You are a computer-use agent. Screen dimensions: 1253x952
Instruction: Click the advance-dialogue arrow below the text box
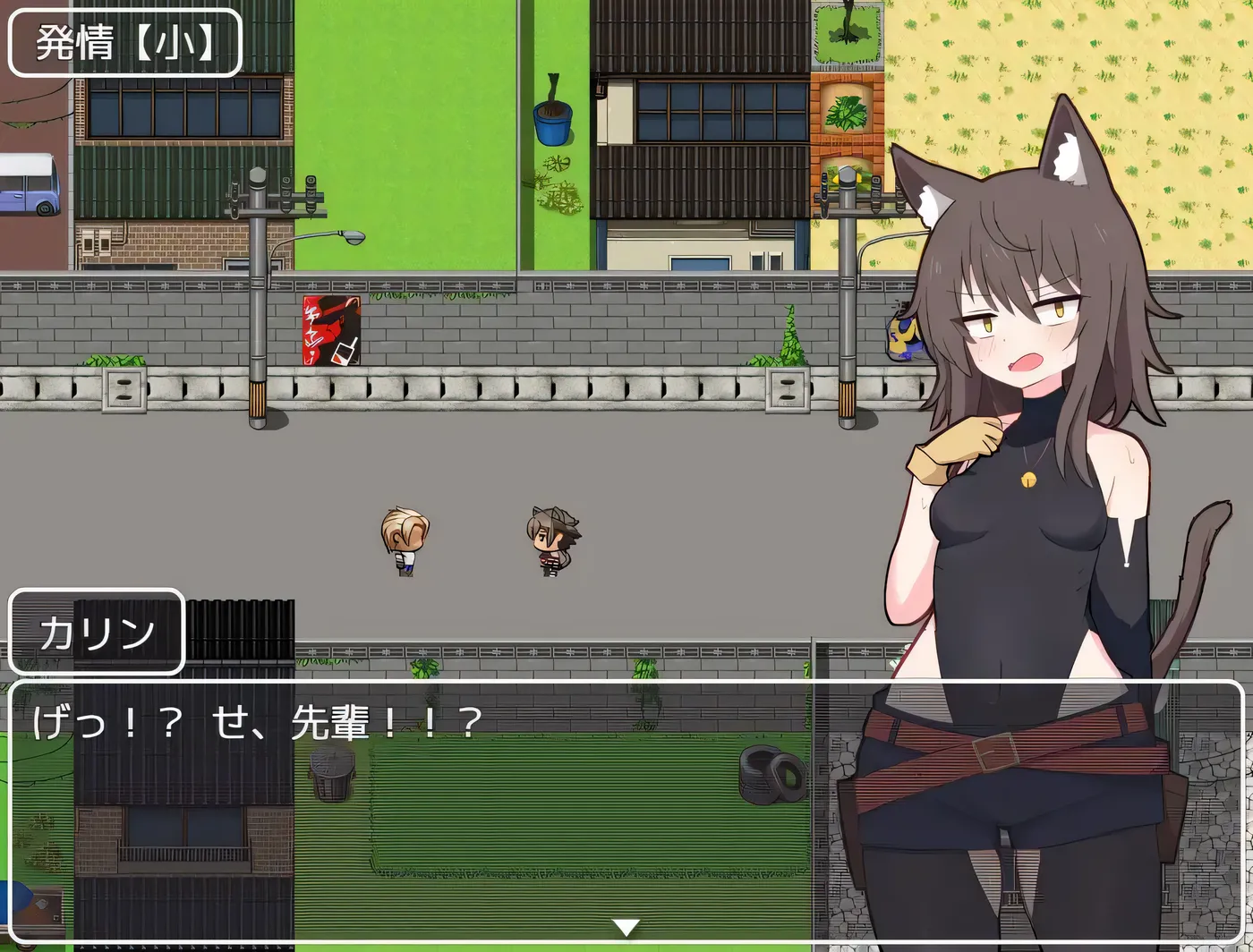point(626,929)
